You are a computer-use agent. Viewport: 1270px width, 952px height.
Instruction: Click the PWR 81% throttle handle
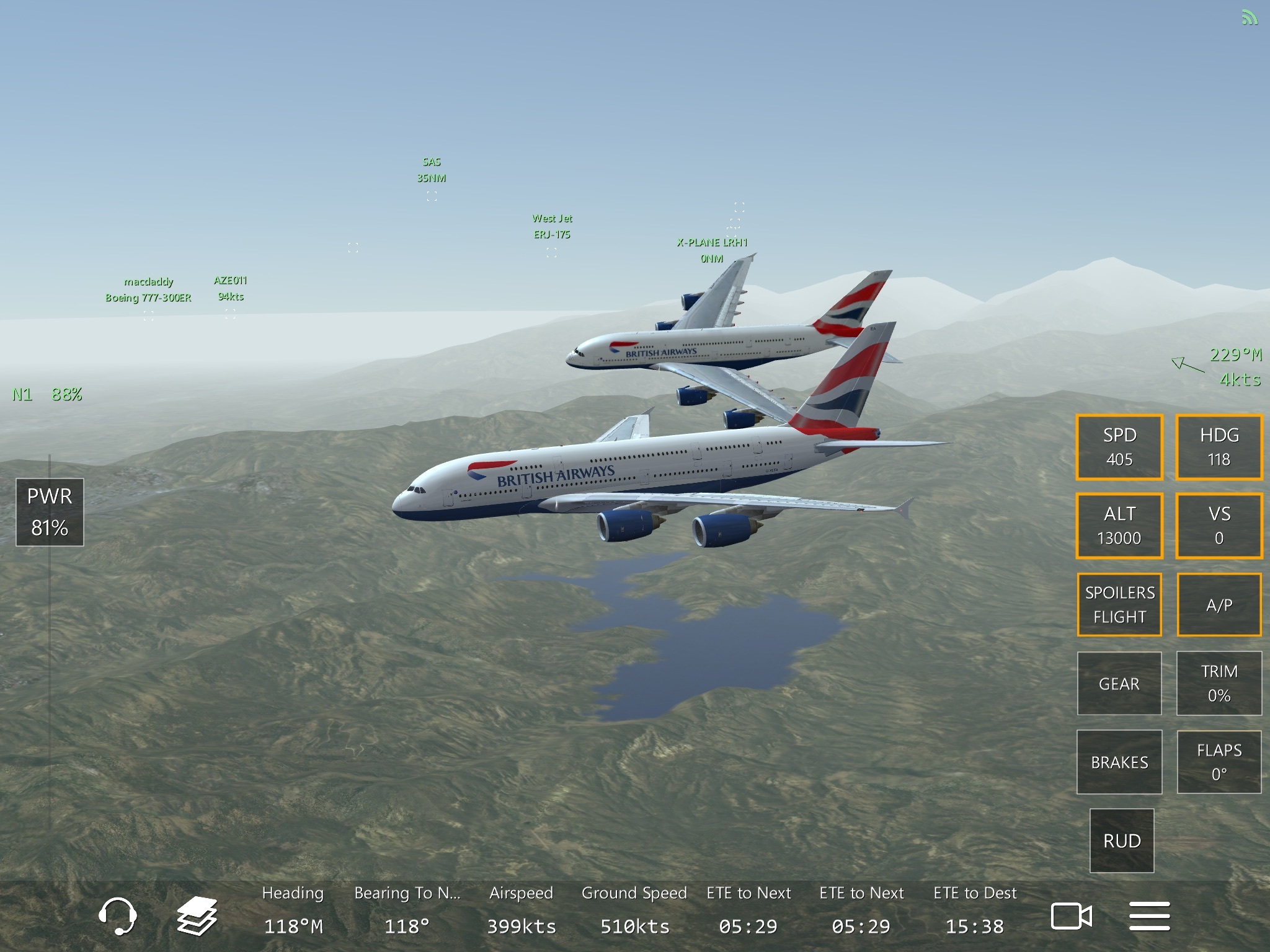tap(50, 512)
